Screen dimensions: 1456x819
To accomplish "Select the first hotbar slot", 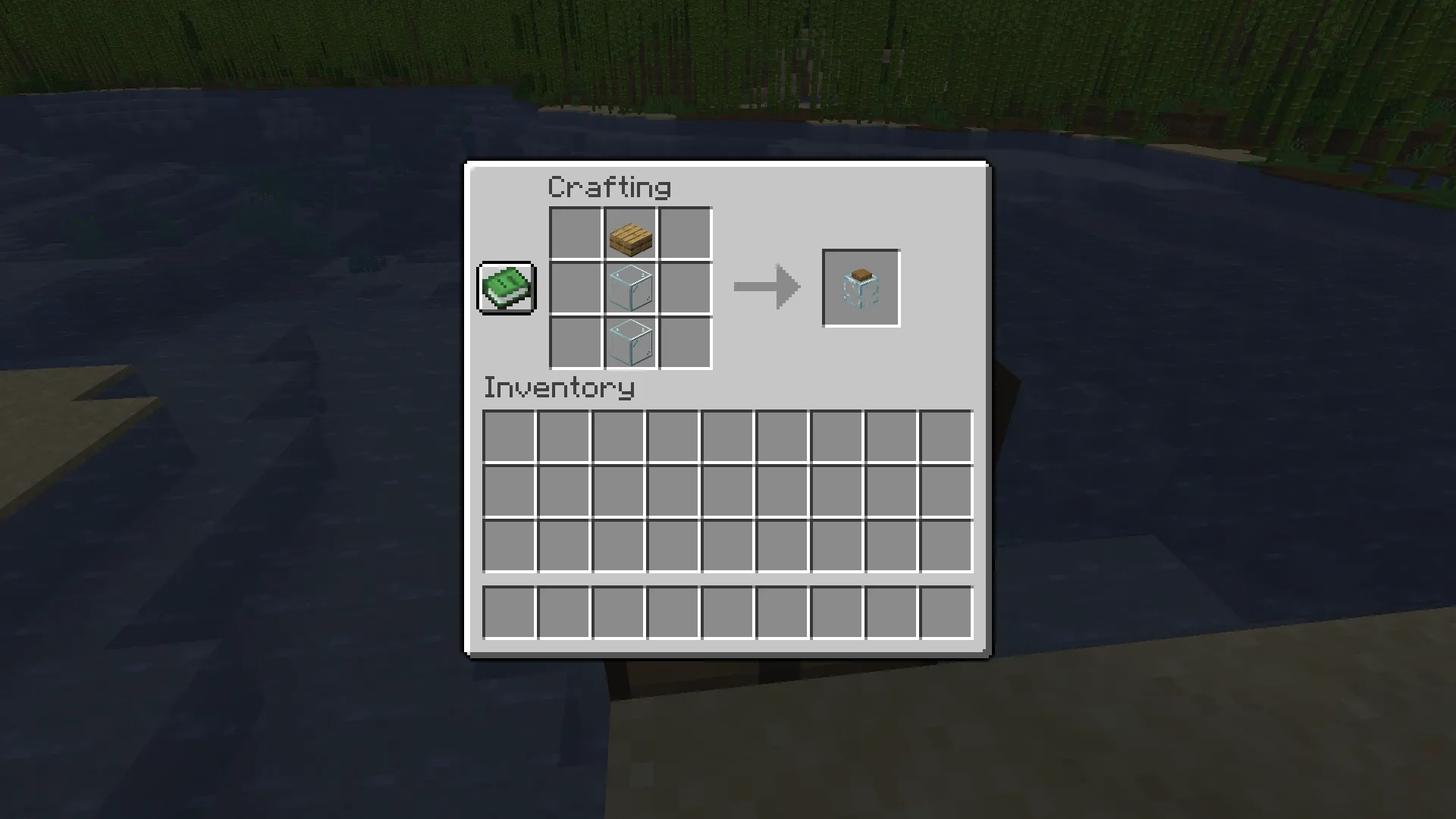I will pyautogui.click(x=507, y=613).
